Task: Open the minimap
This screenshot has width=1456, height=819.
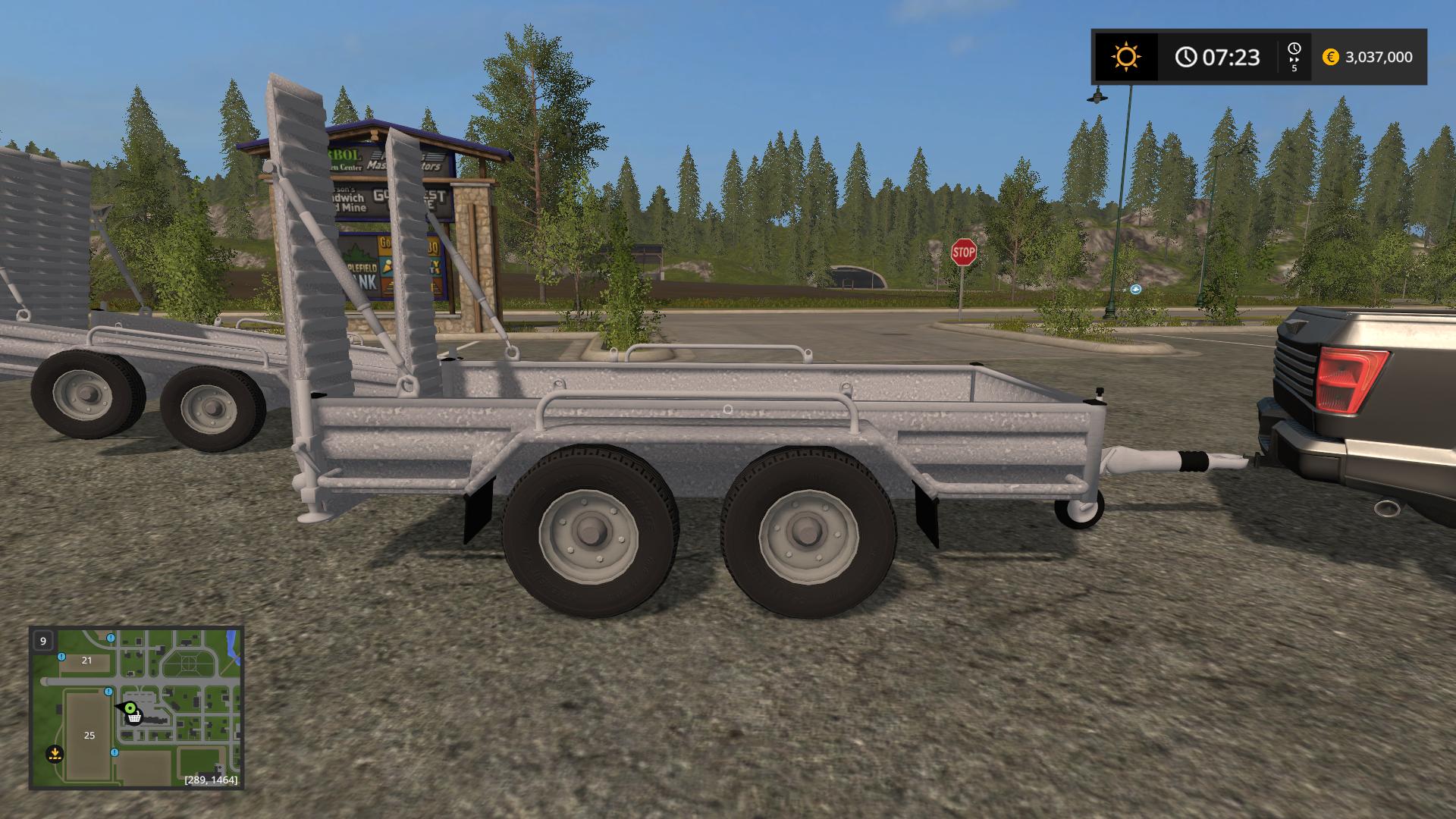Action: click(136, 708)
